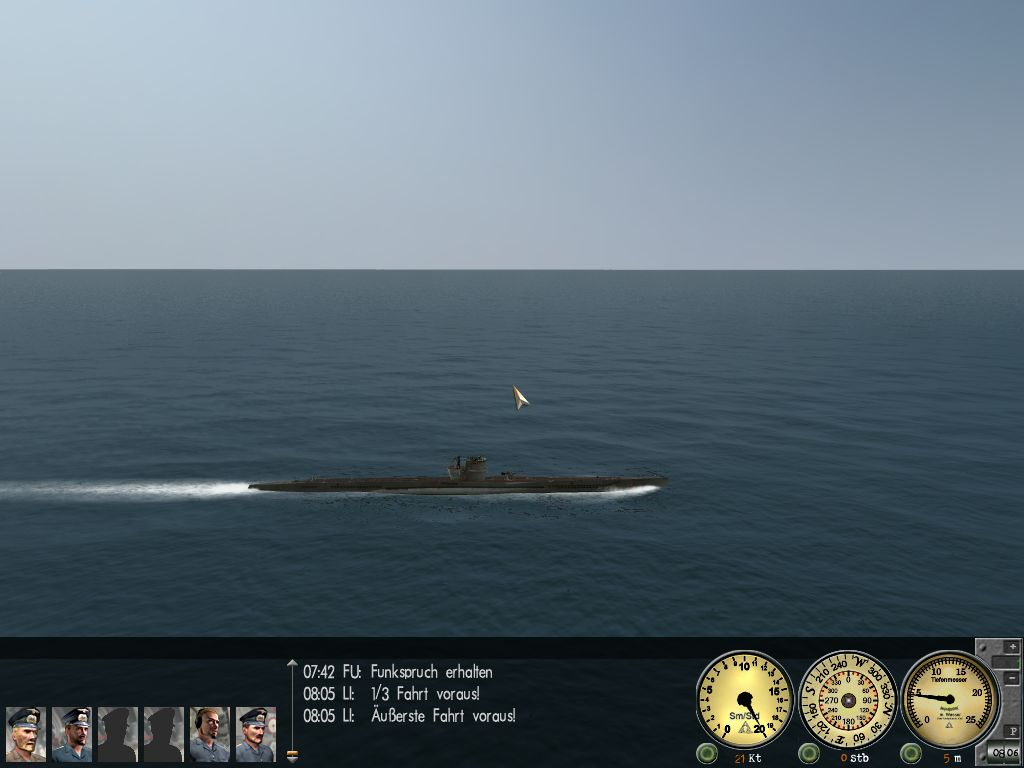Image resolution: width=1024 pixels, height=768 pixels.
Task: Toggle the green button under compass dial
Action: tap(809, 753)
